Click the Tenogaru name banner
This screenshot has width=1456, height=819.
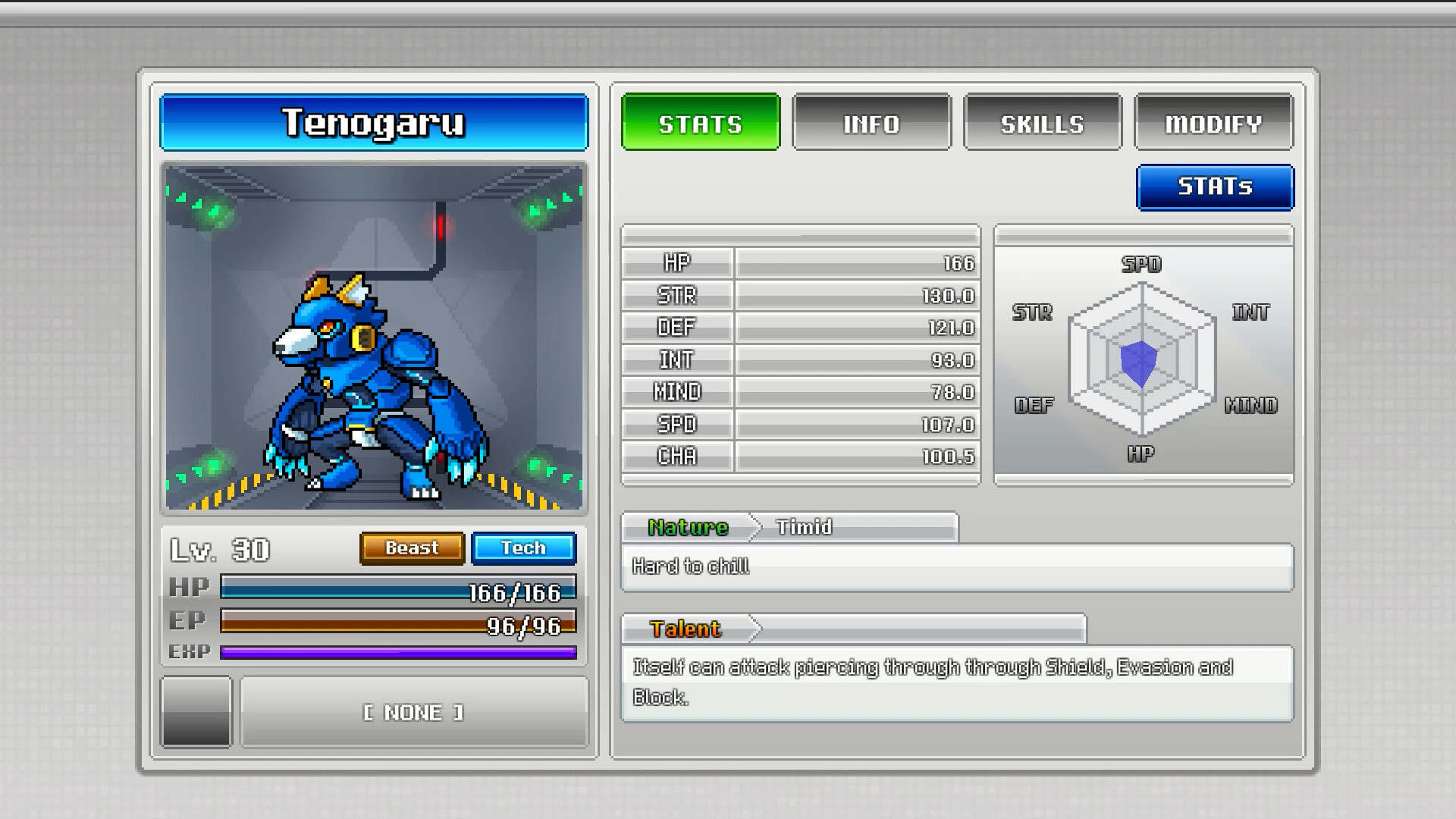click(373, 124)
